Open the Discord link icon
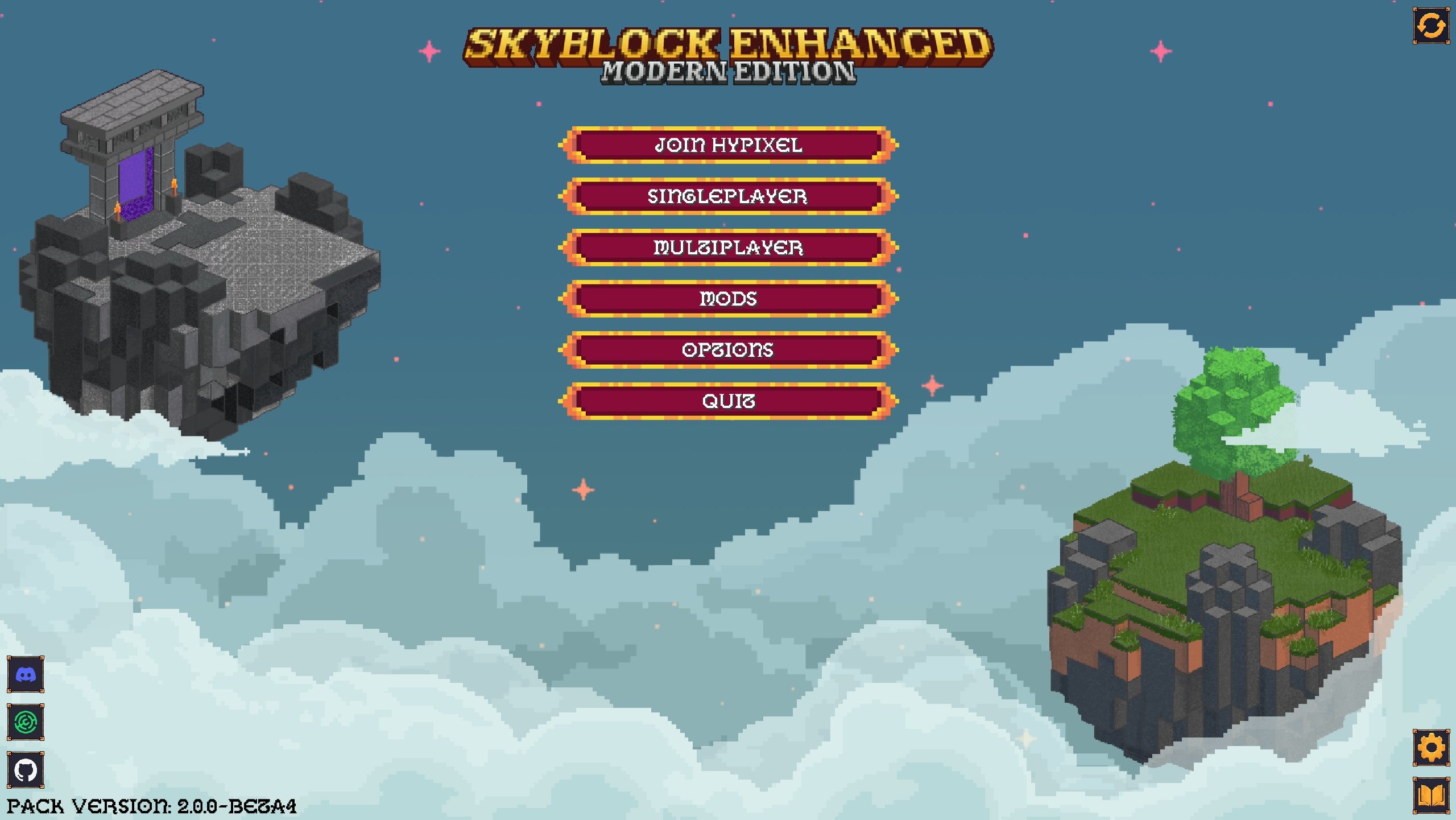Image resolution: width=1456 pixels, height=820 pixels. [26, 674]
